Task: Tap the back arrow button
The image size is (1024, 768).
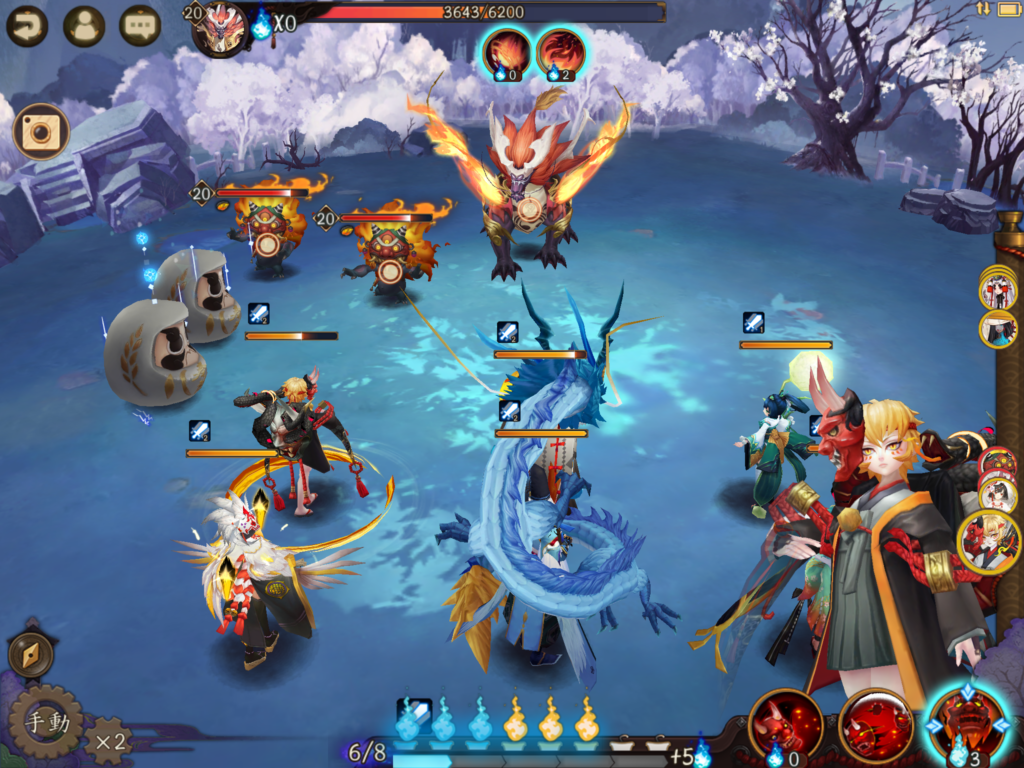Action: [27, 26]
